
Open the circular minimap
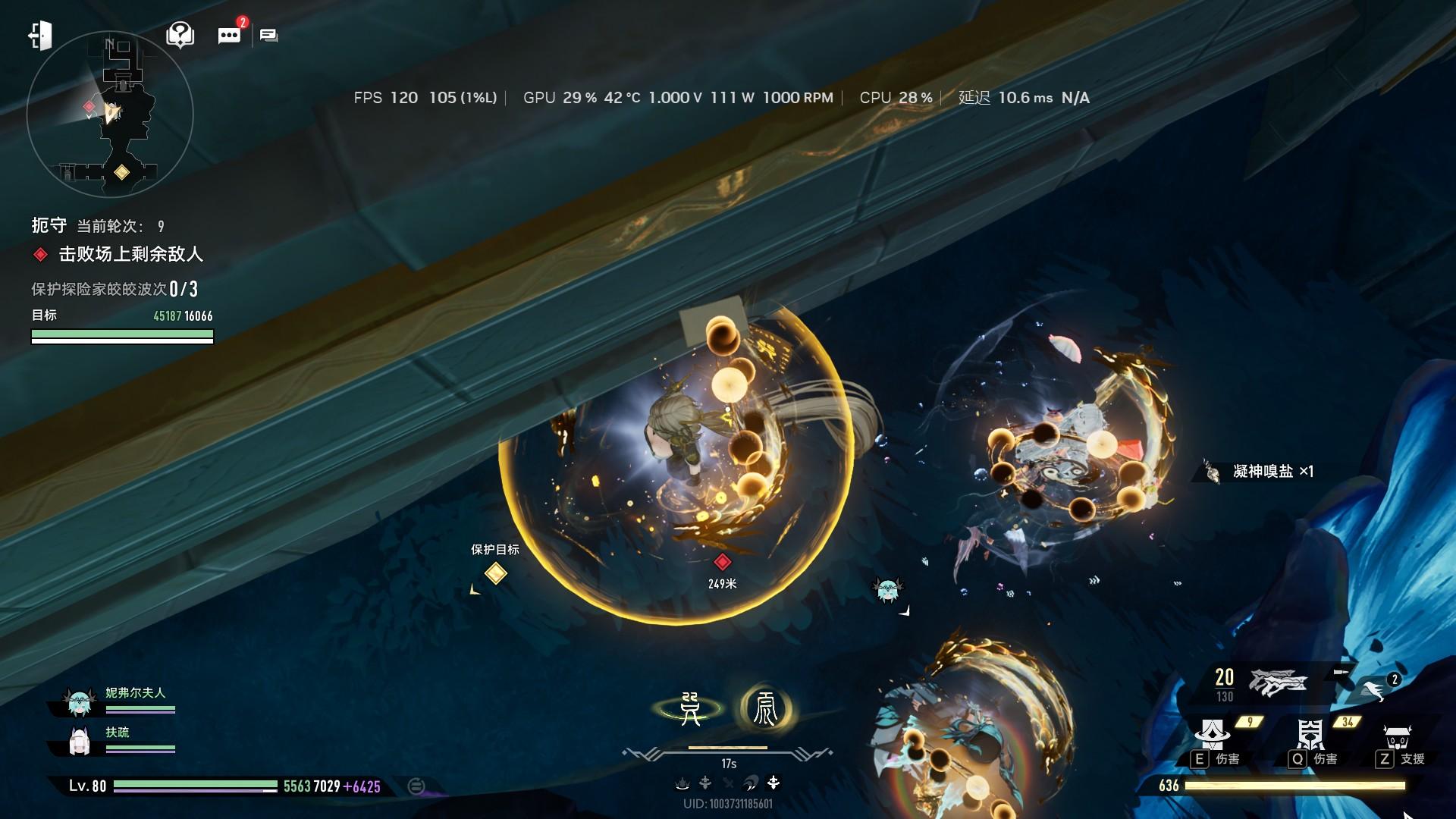(110, 115)
